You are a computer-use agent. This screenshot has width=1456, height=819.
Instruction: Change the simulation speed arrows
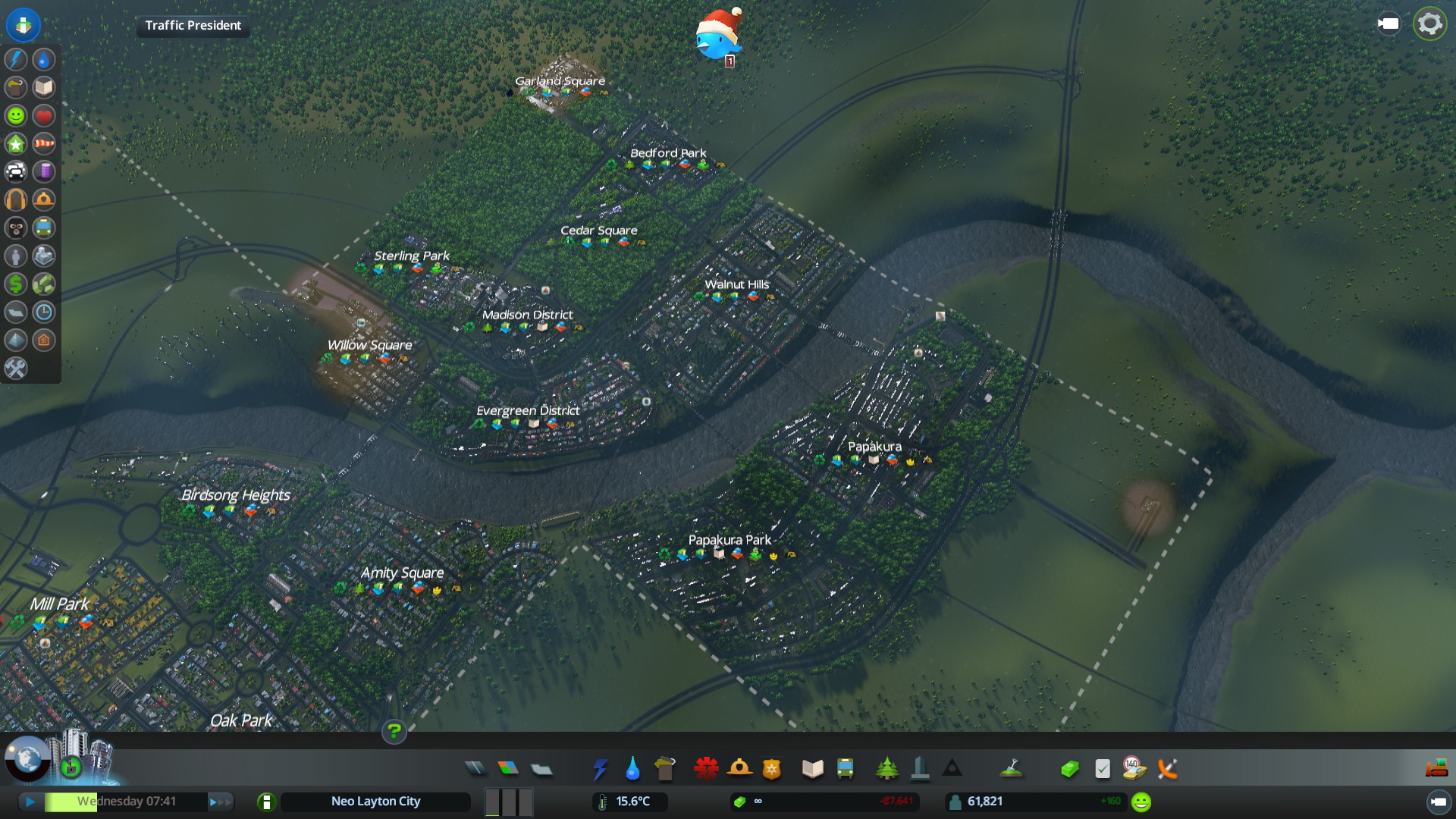click(x=220, y=802)
